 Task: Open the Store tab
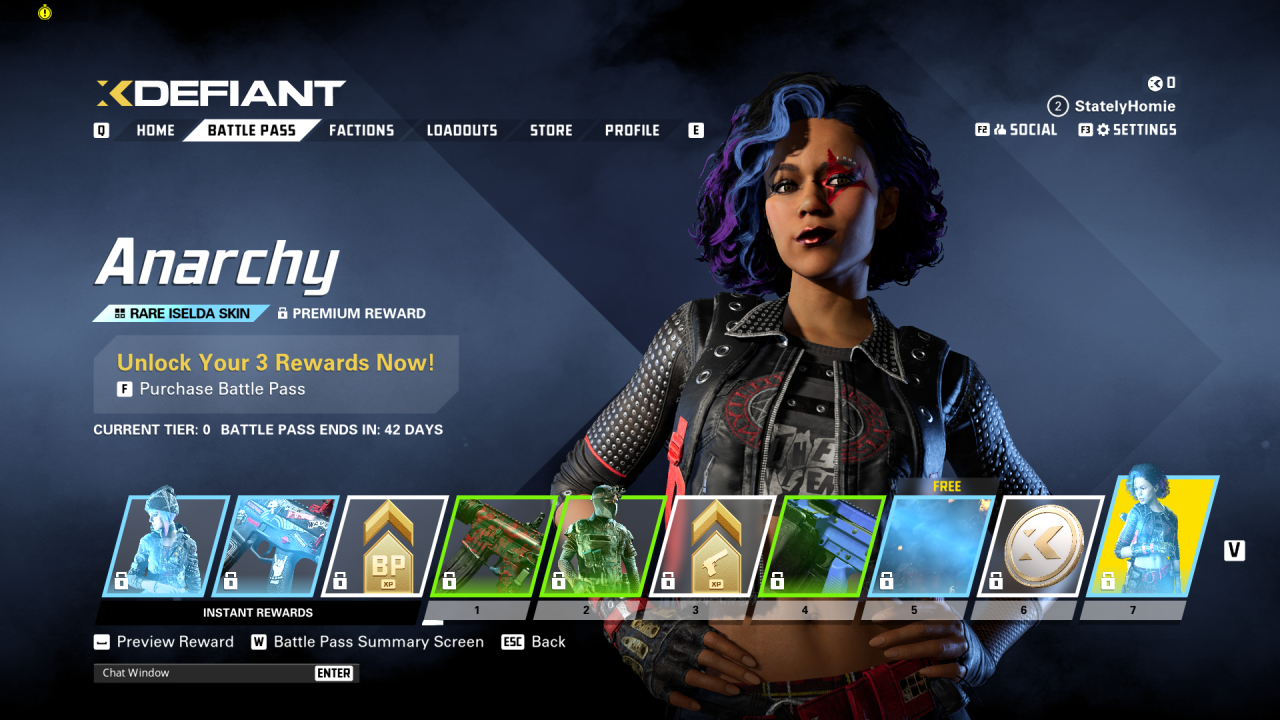point(550,130)
